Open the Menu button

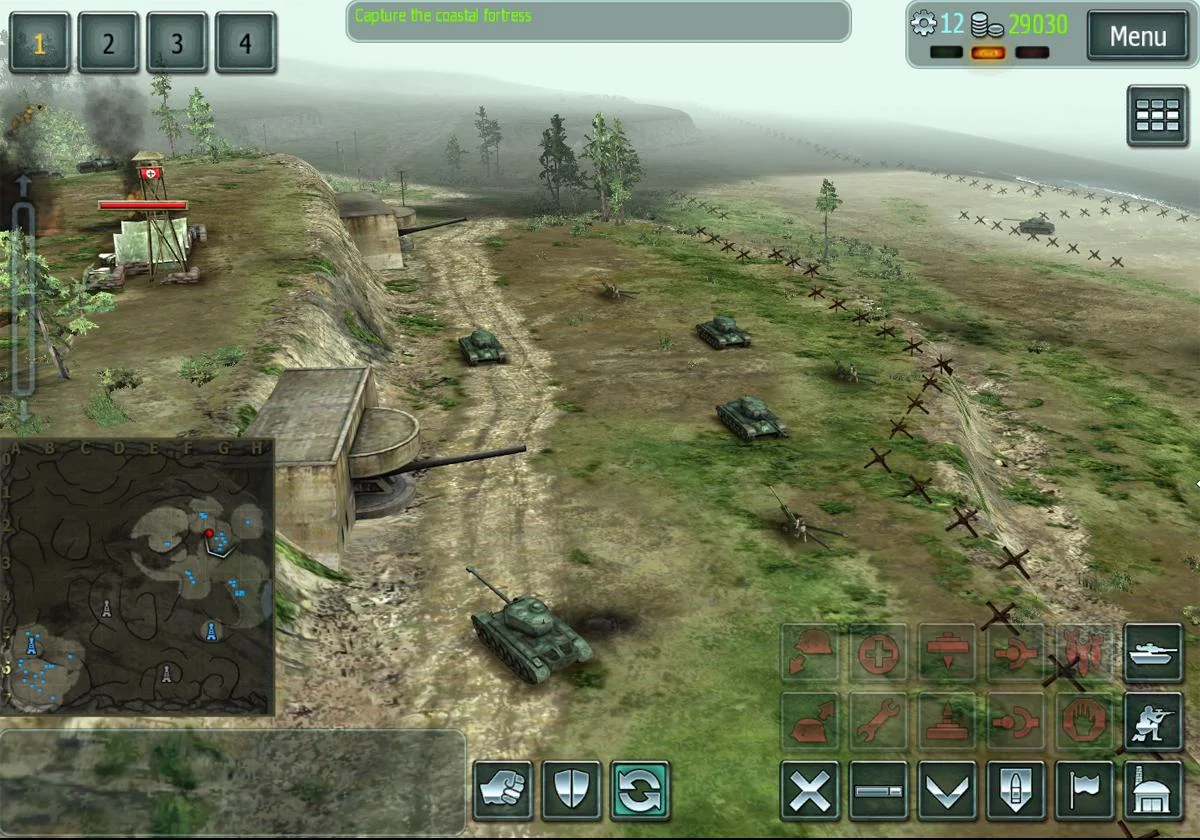(1138, 37)
